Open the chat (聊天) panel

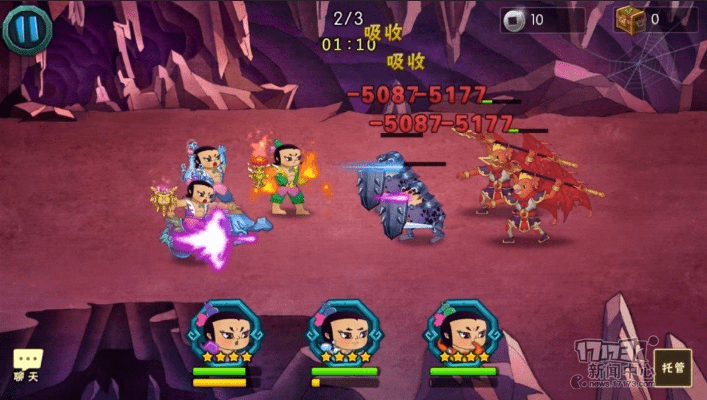coord(26,364)
